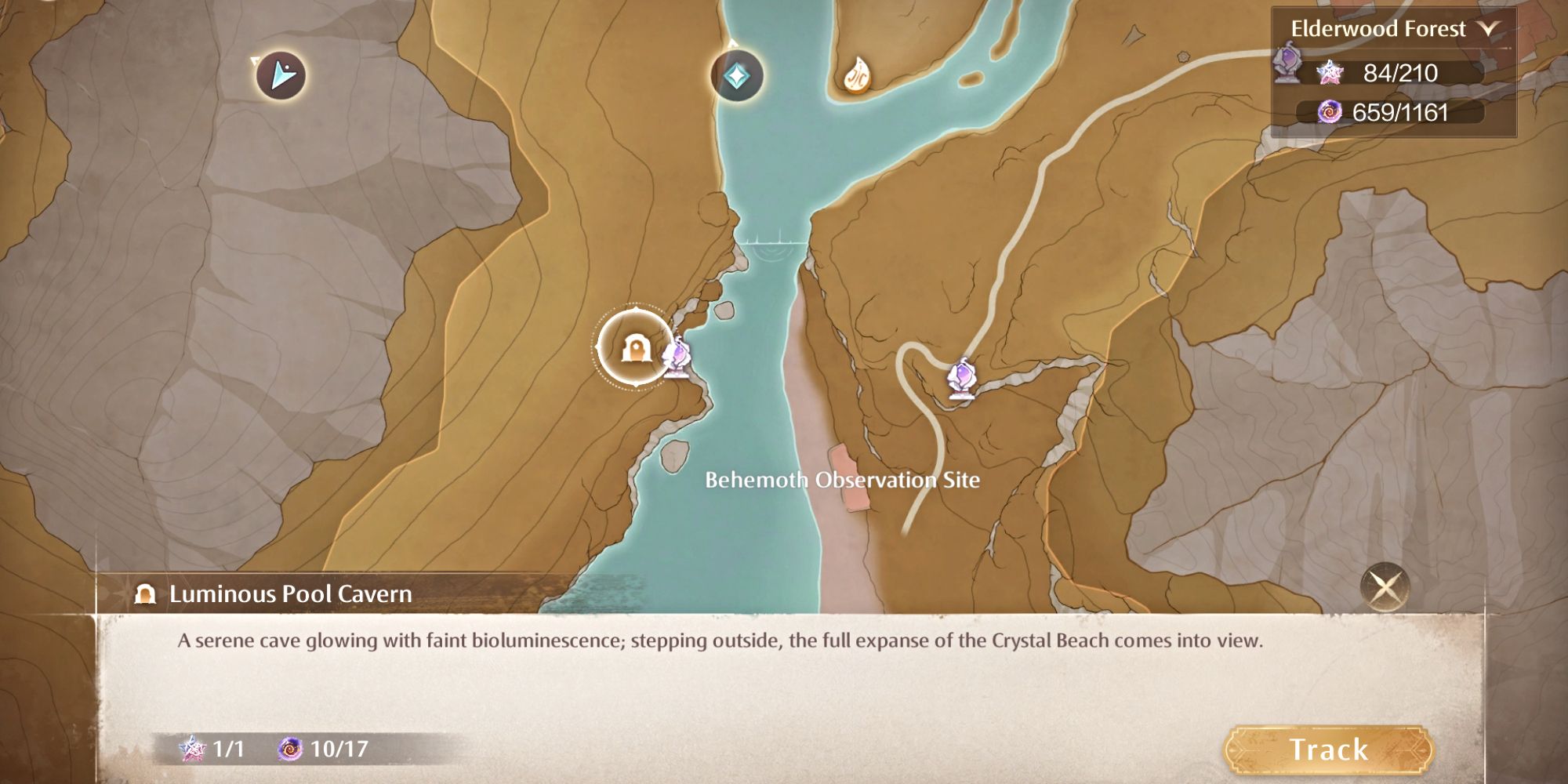
Task: Close the location info panel
Action: pyautogui.click(x=1385, y=586)
